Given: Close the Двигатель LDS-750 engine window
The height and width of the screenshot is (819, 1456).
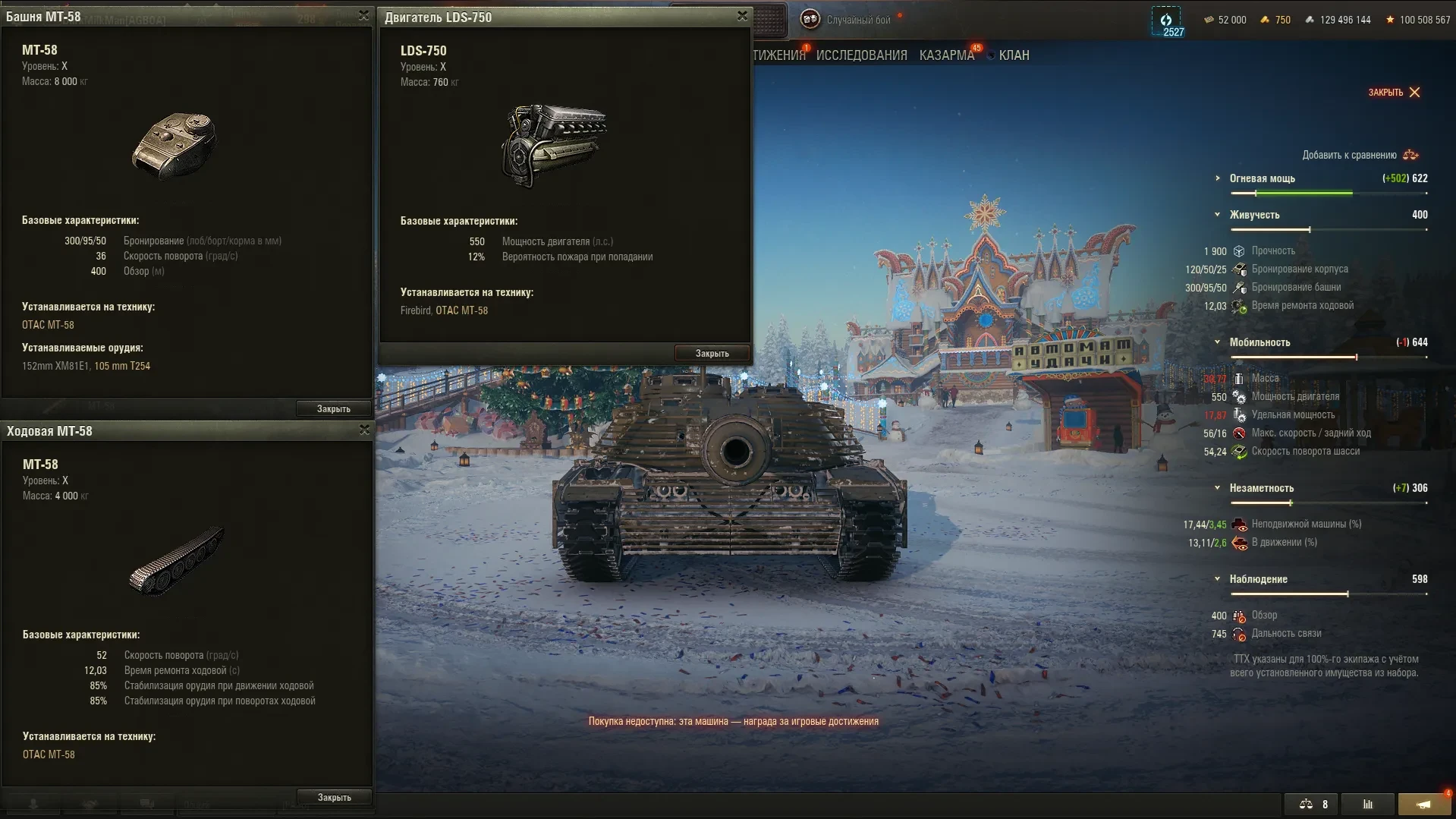Looking at the screenshot, I should coord(742,16).
